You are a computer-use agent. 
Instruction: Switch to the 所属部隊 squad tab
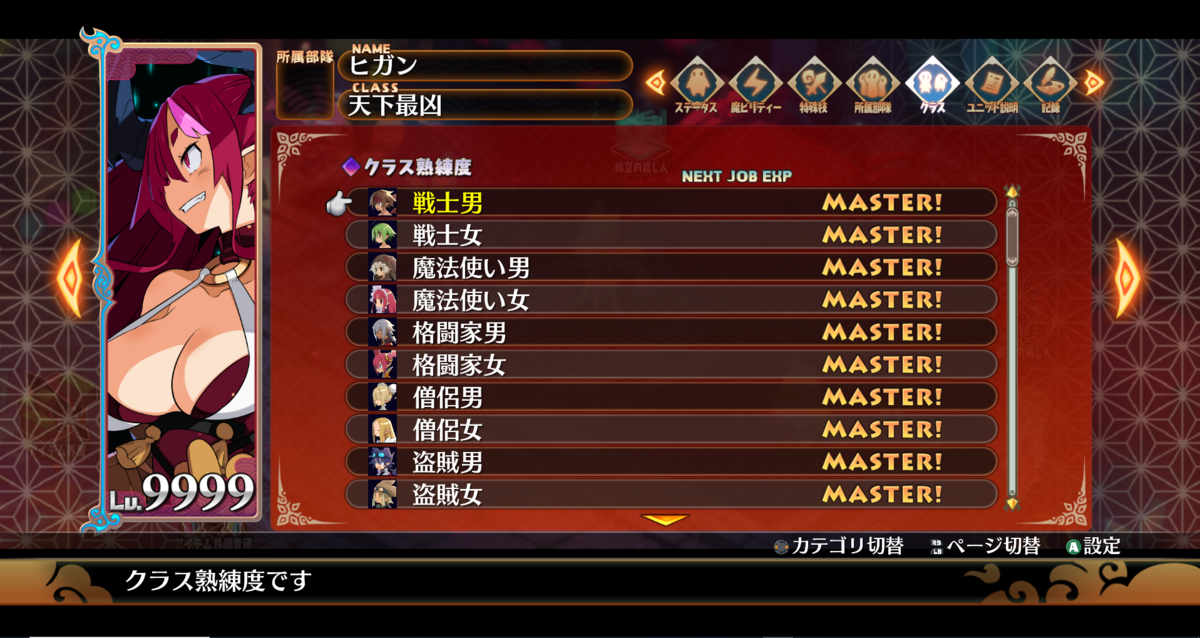pyautogui.click(x=873, y=83)
